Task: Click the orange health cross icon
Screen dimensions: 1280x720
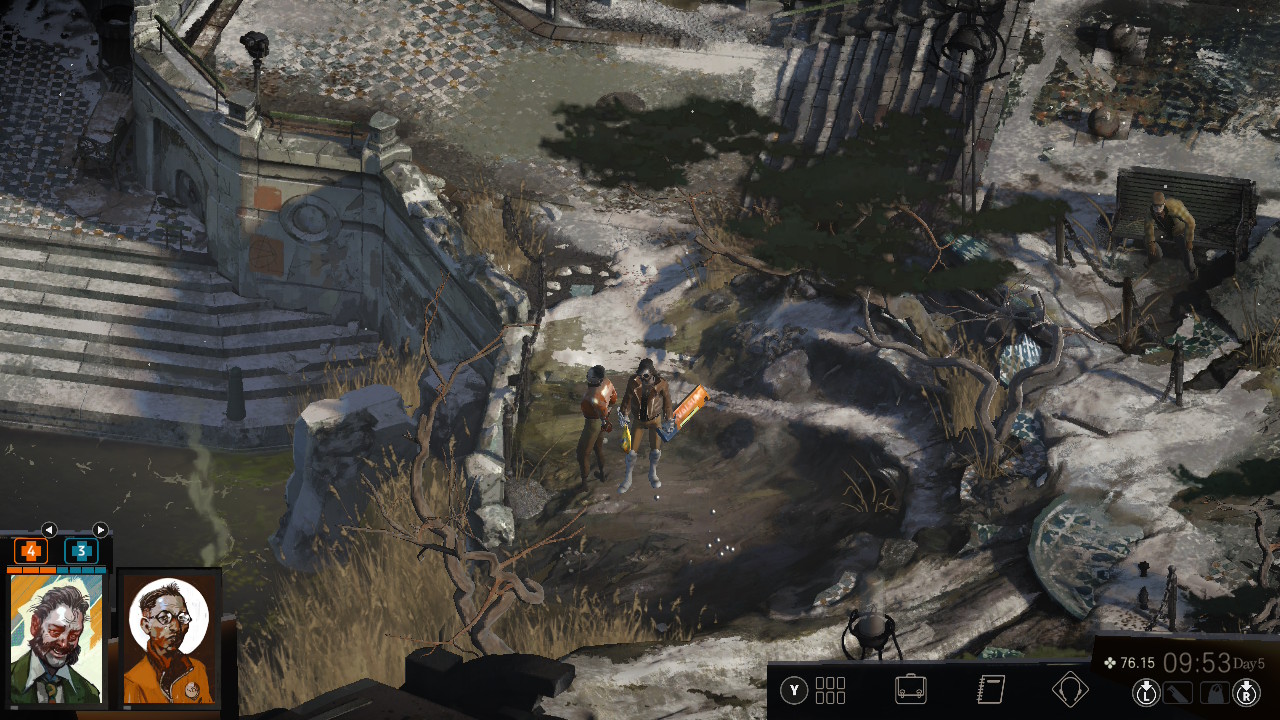Action: click(x=31, y=551)
